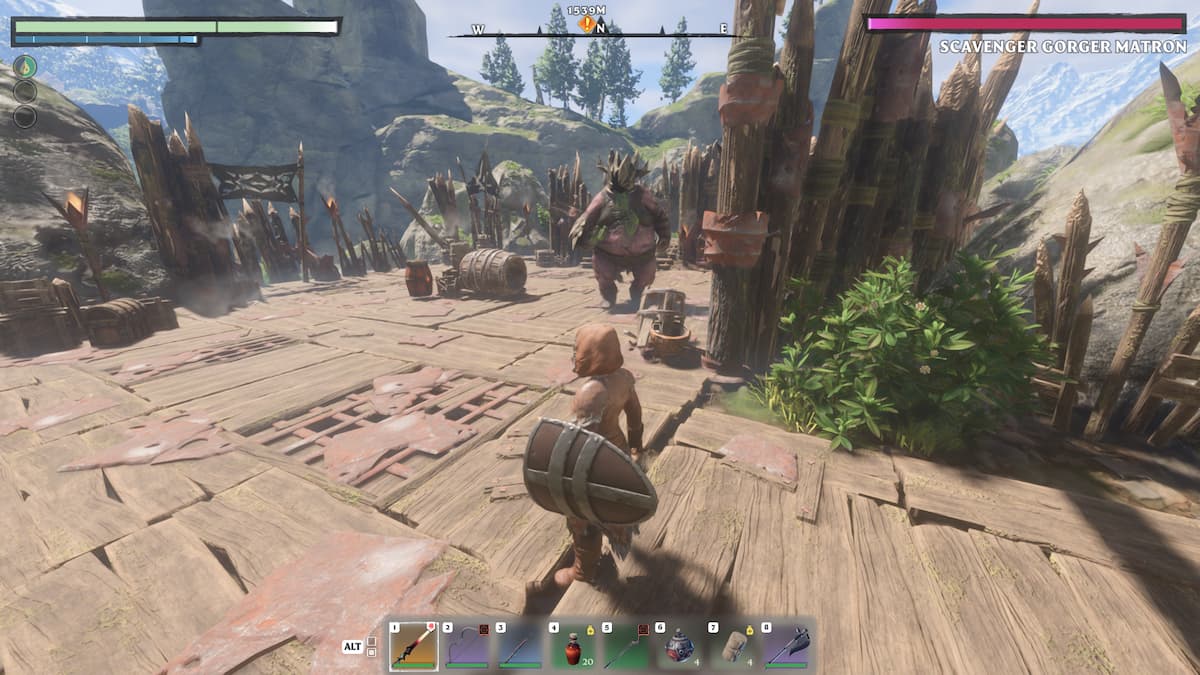Click the green buff status icon
This screenshot has height=675, width=1200.
(25, 66)
